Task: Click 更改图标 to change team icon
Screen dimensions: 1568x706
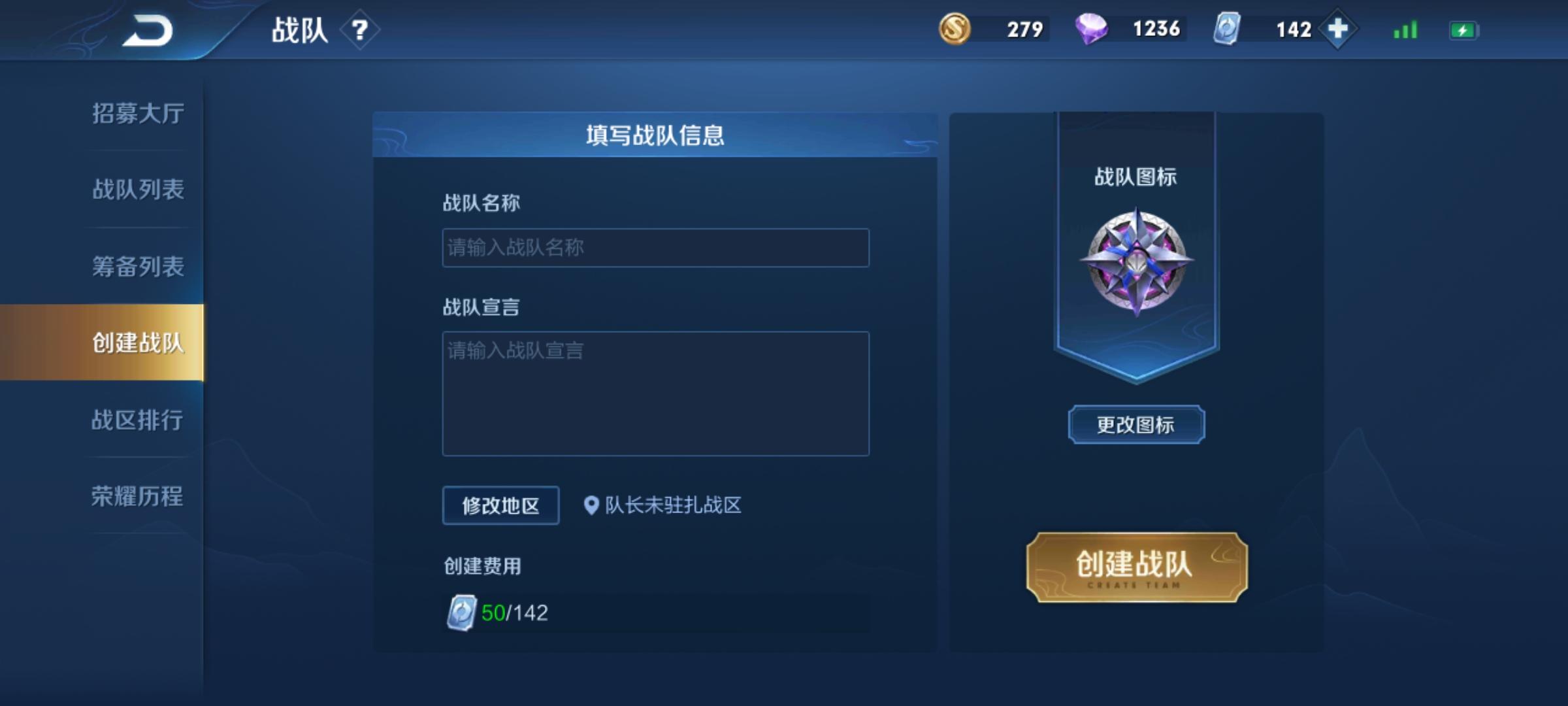Action: 1135,424
